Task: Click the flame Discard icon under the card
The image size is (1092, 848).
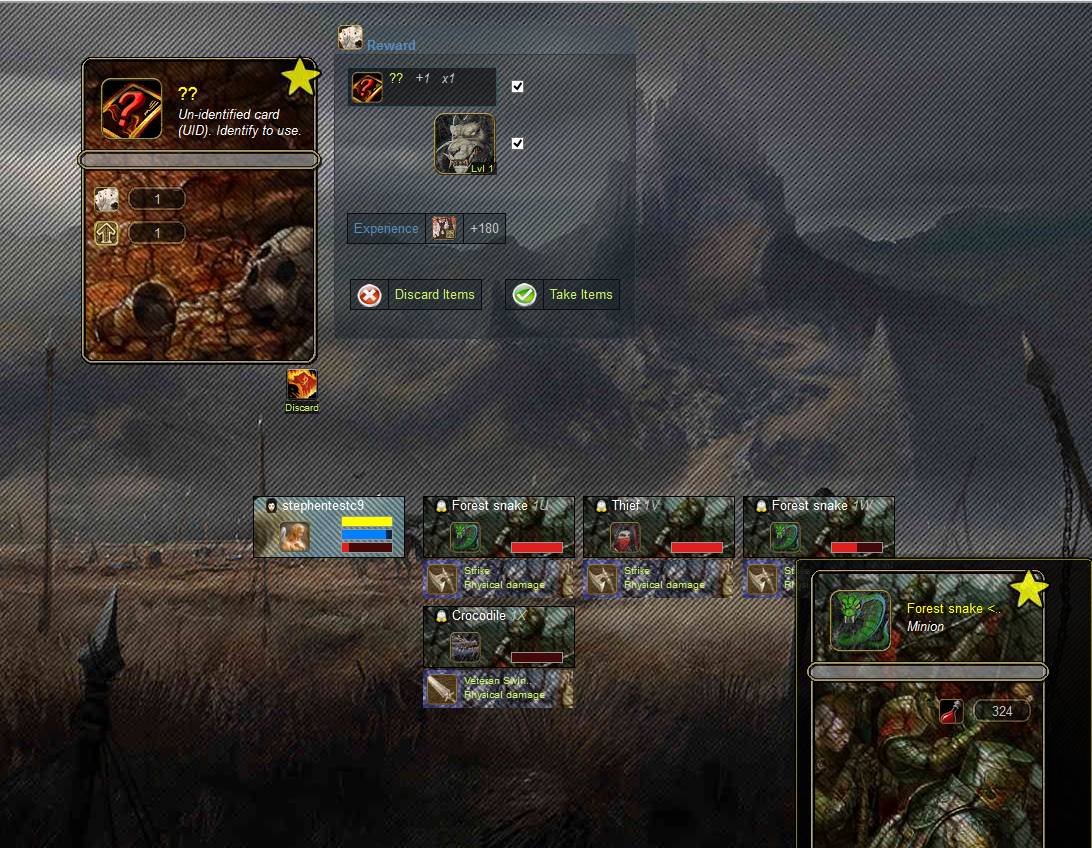Action: (x=302, y=386)
